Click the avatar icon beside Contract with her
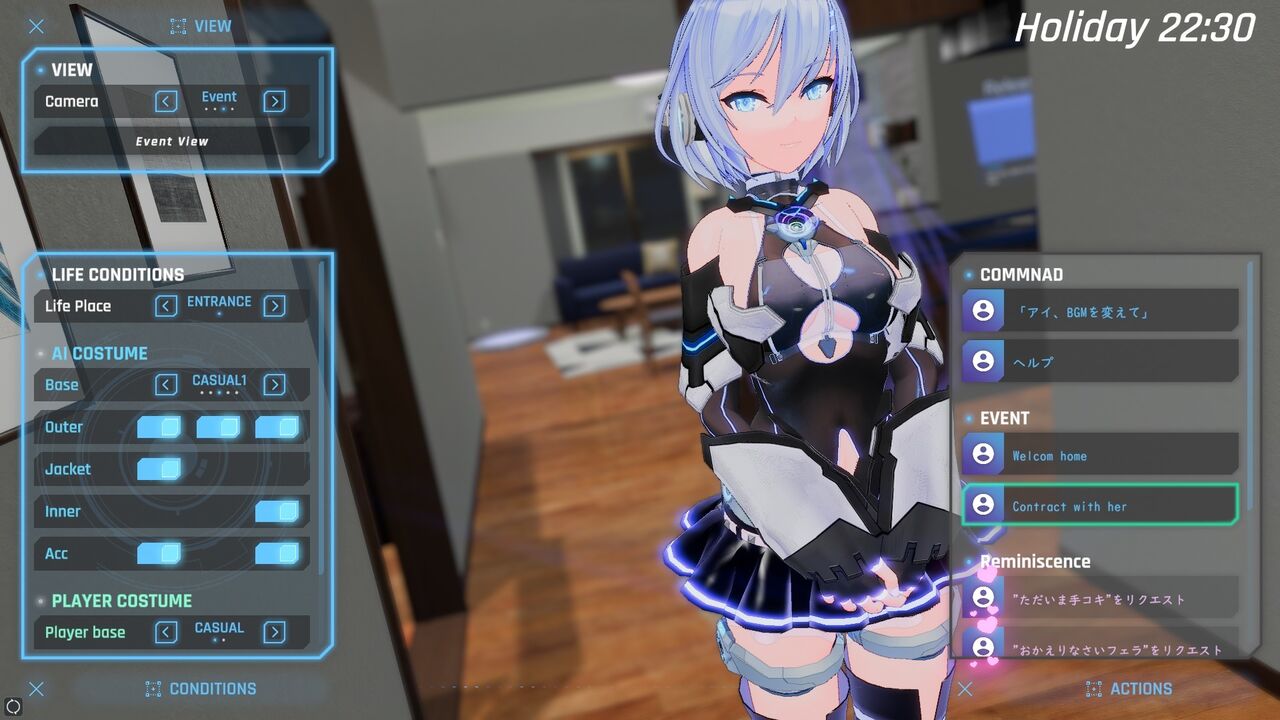 (983, 505)
